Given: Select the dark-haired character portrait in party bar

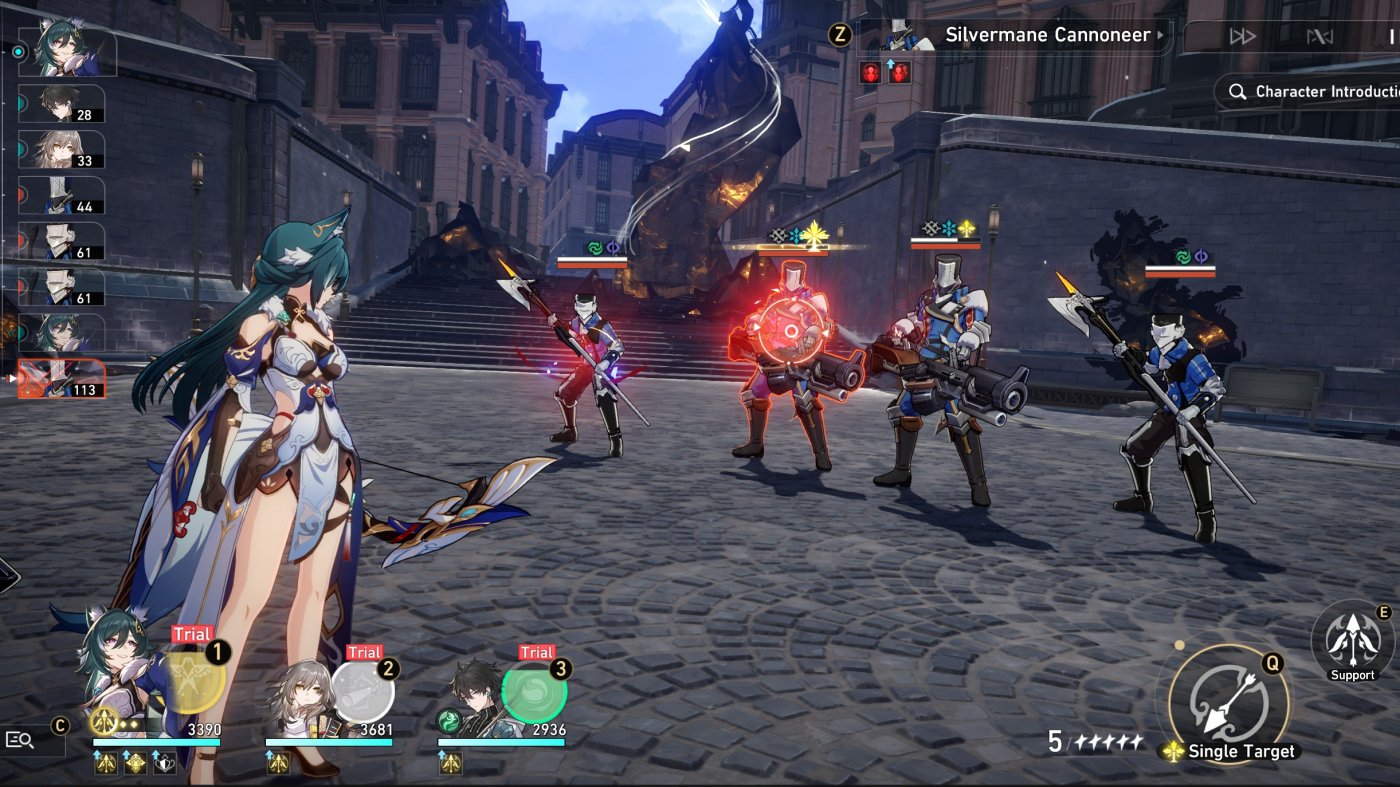Looking at the screenshot, I should tap(474, 698).
